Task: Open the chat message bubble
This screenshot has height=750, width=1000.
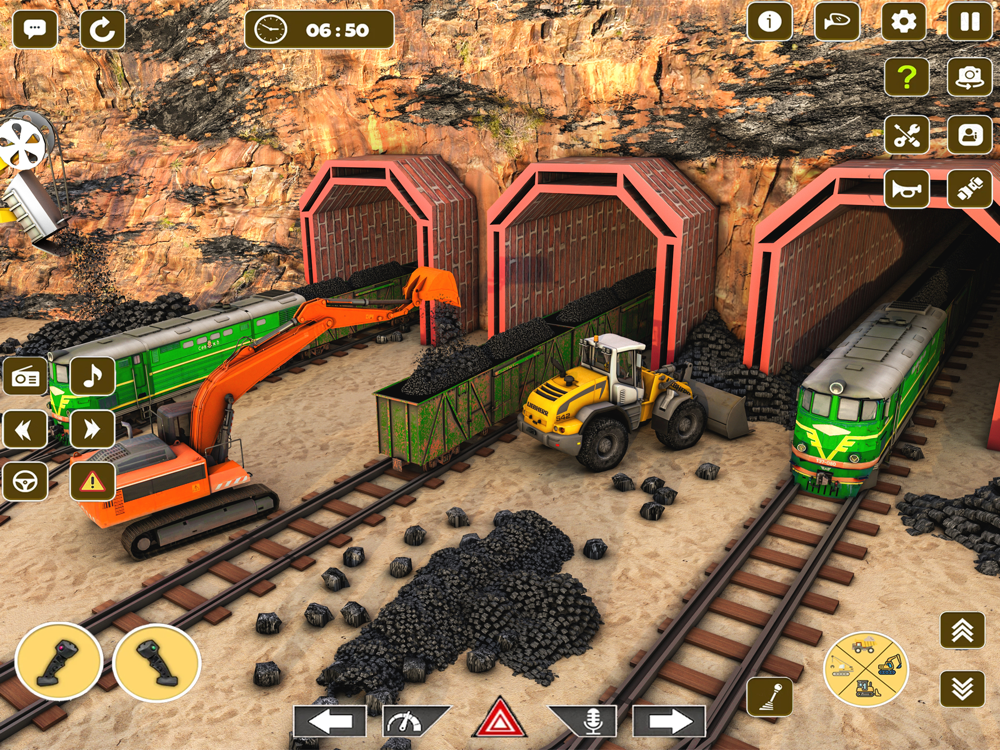Action: [x=34, y=30]
